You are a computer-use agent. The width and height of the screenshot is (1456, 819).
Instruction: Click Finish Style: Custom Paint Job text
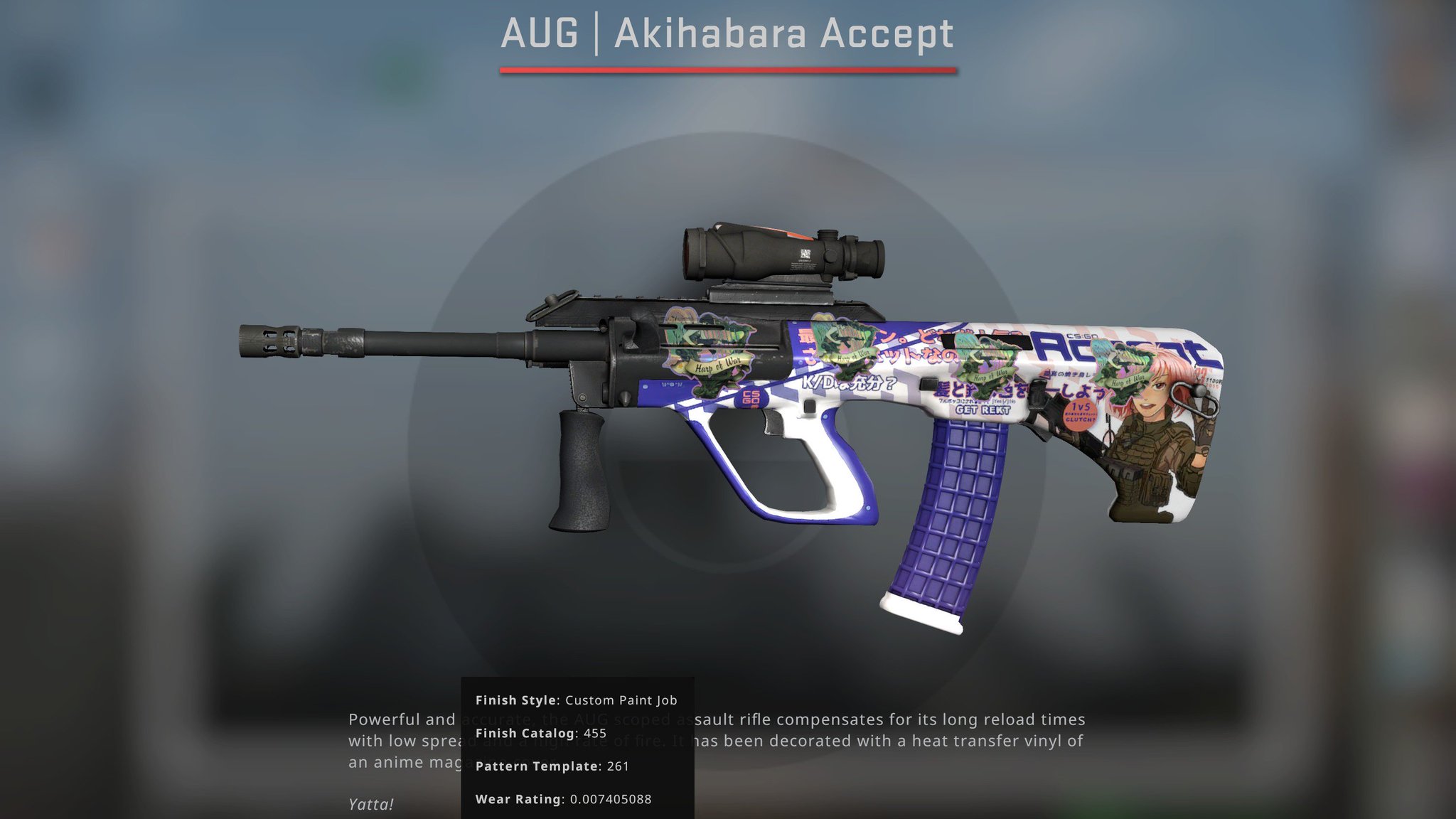[x=576, y=700]
